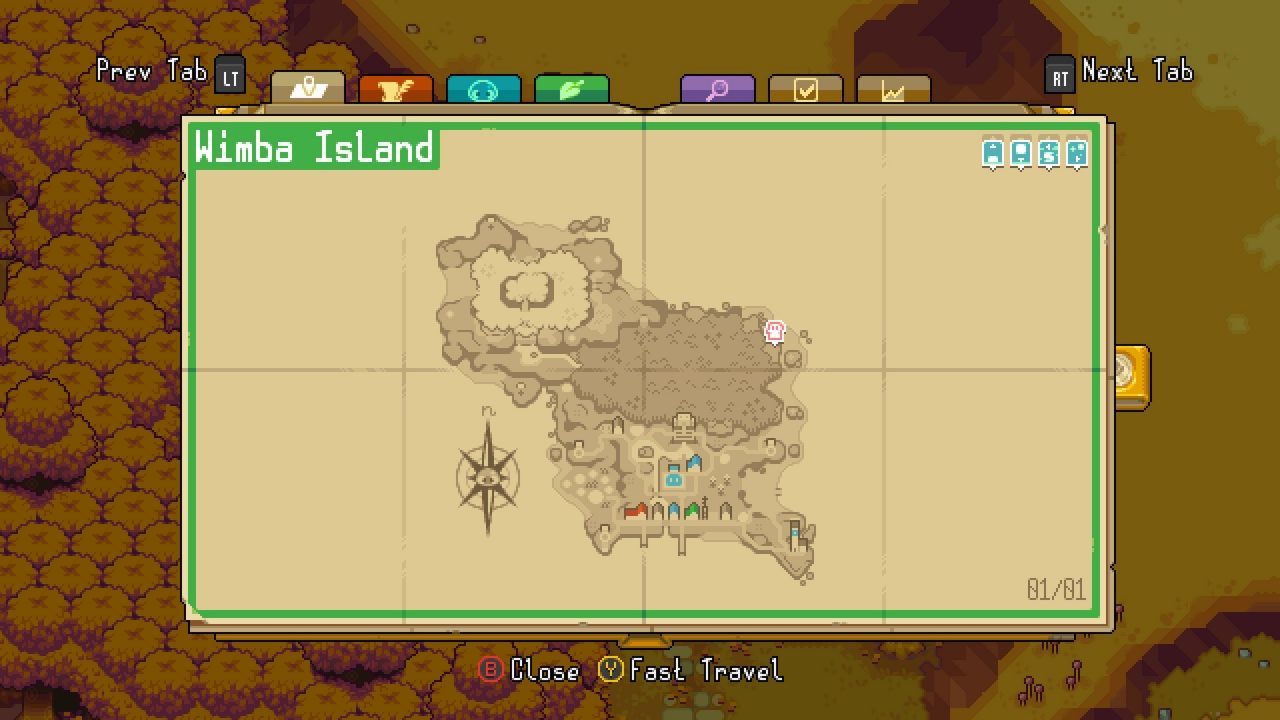
Task: Open the teal character face tab
Action: pyautogui.click(x=485, y=88)
